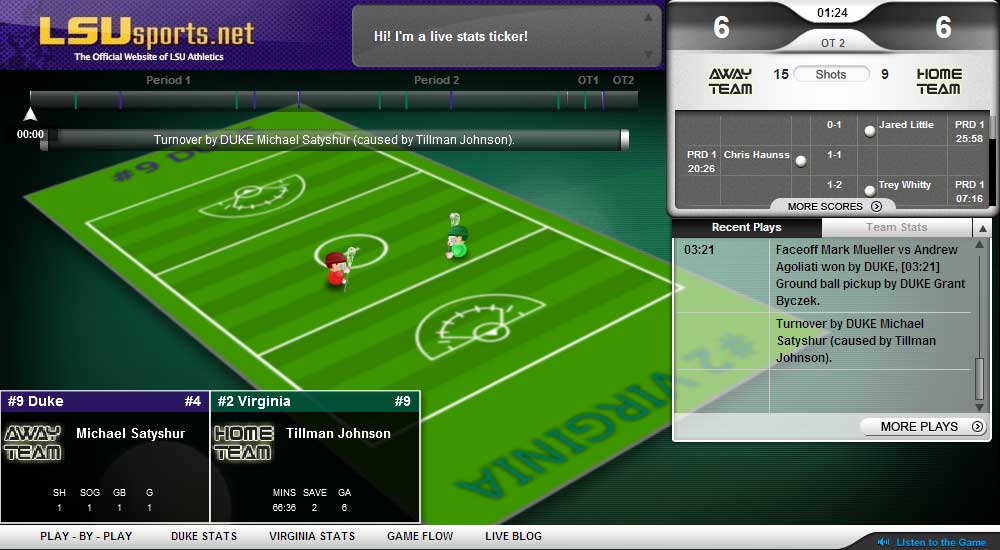Open the #9 Duke Michael Satyshur player card

(105, 455)
